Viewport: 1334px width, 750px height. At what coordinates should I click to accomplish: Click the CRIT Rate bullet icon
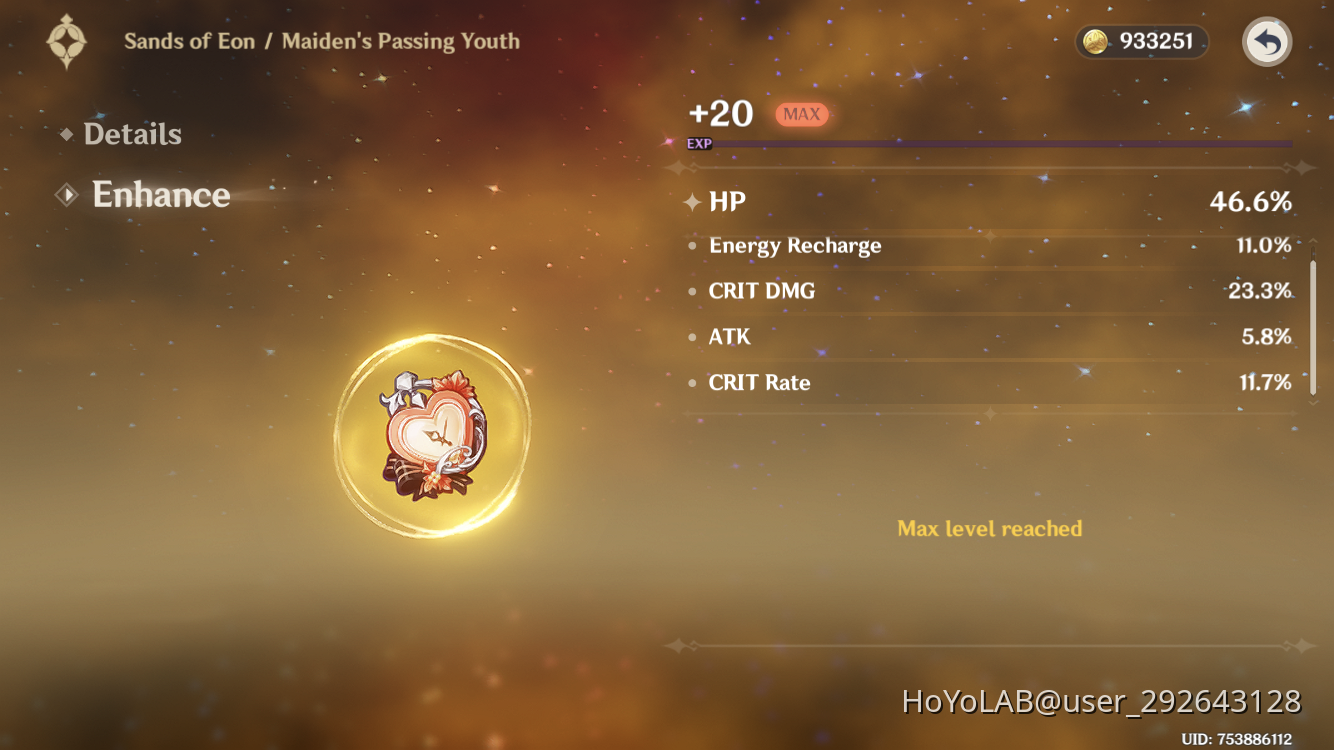click(x=692, y=382)
